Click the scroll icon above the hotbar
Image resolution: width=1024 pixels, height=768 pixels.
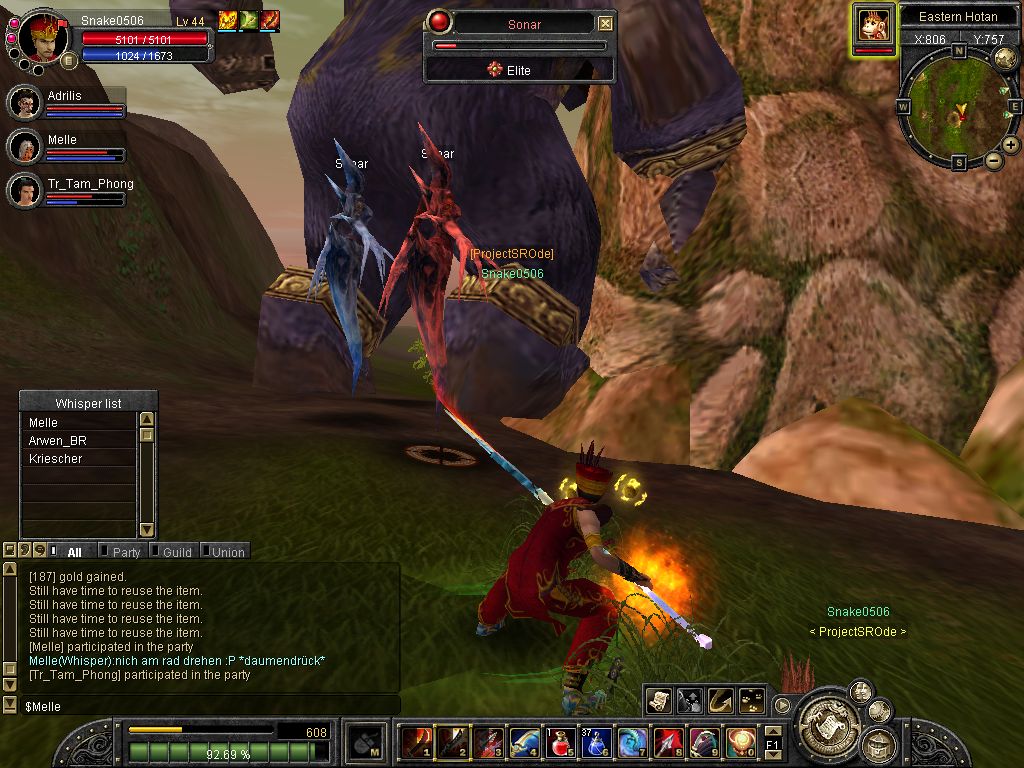click(x=658, y=701)
